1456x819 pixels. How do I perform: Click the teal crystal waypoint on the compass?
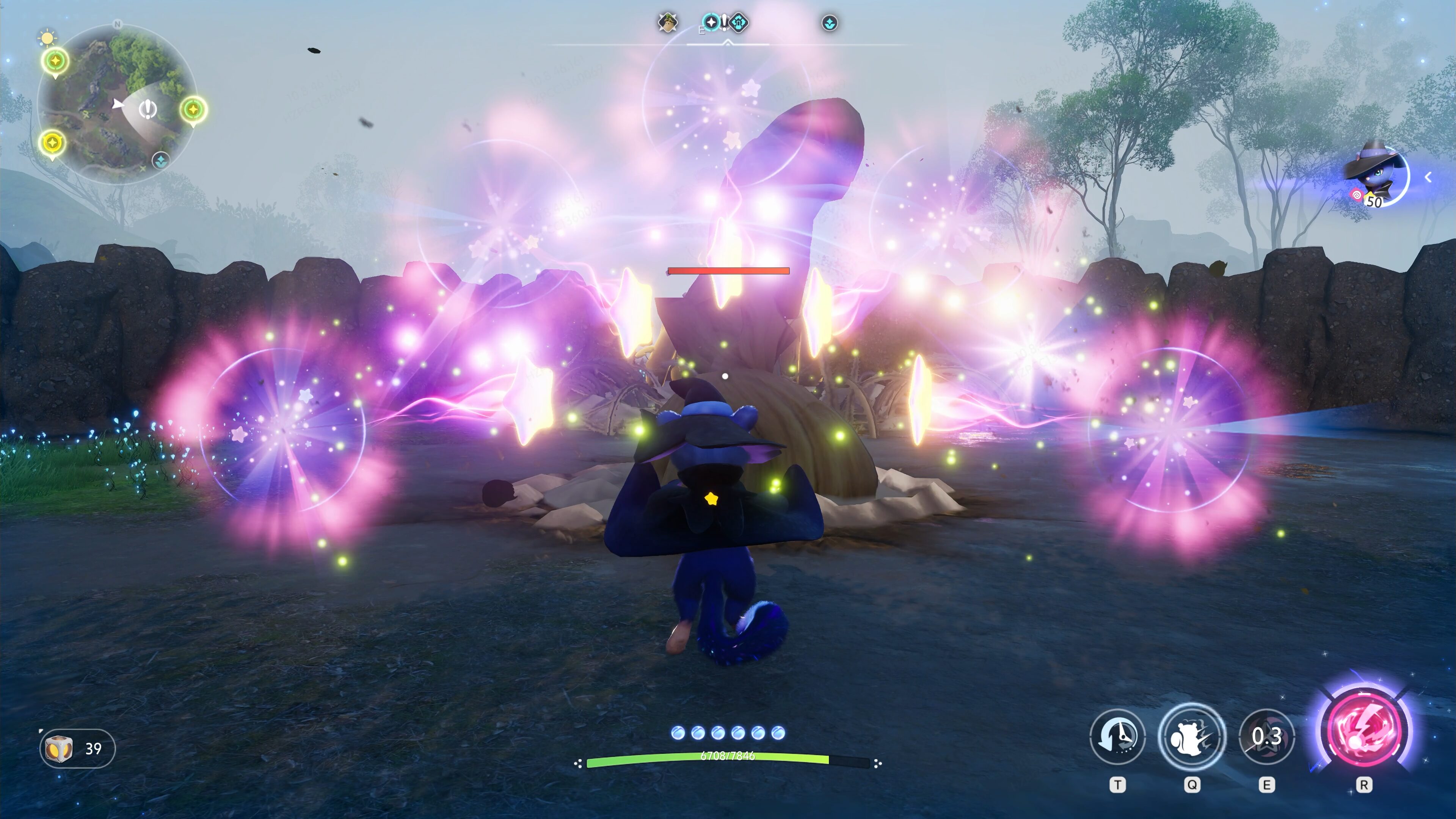[829, 23]
